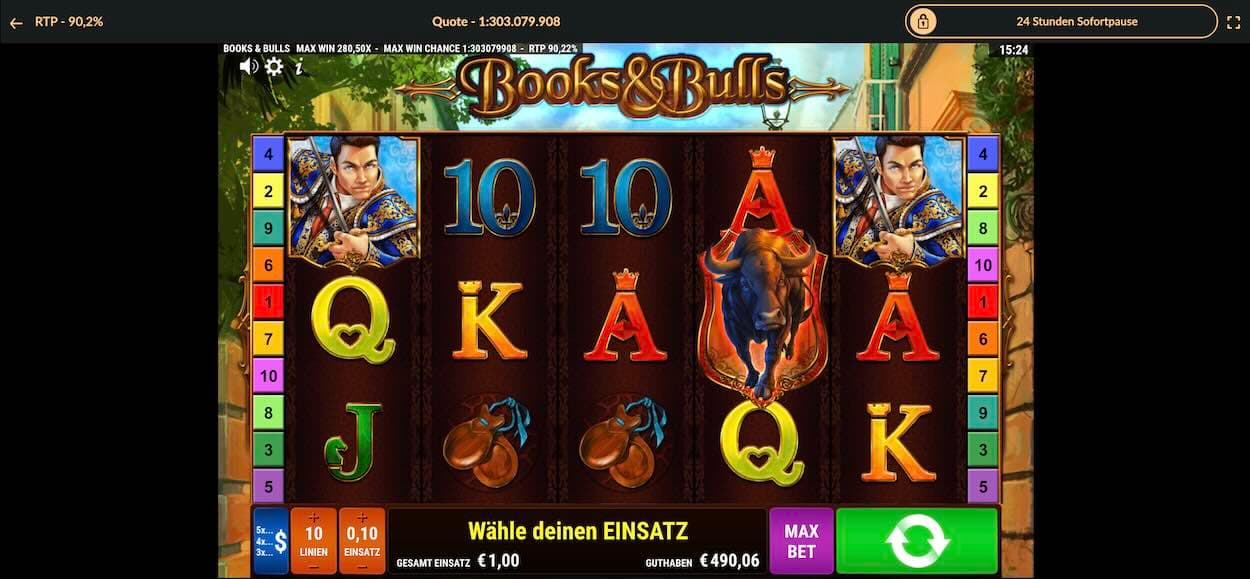1250x579 pixels.
Task: Toggle the sound speaker icon
Action: [x=249, y=67]
